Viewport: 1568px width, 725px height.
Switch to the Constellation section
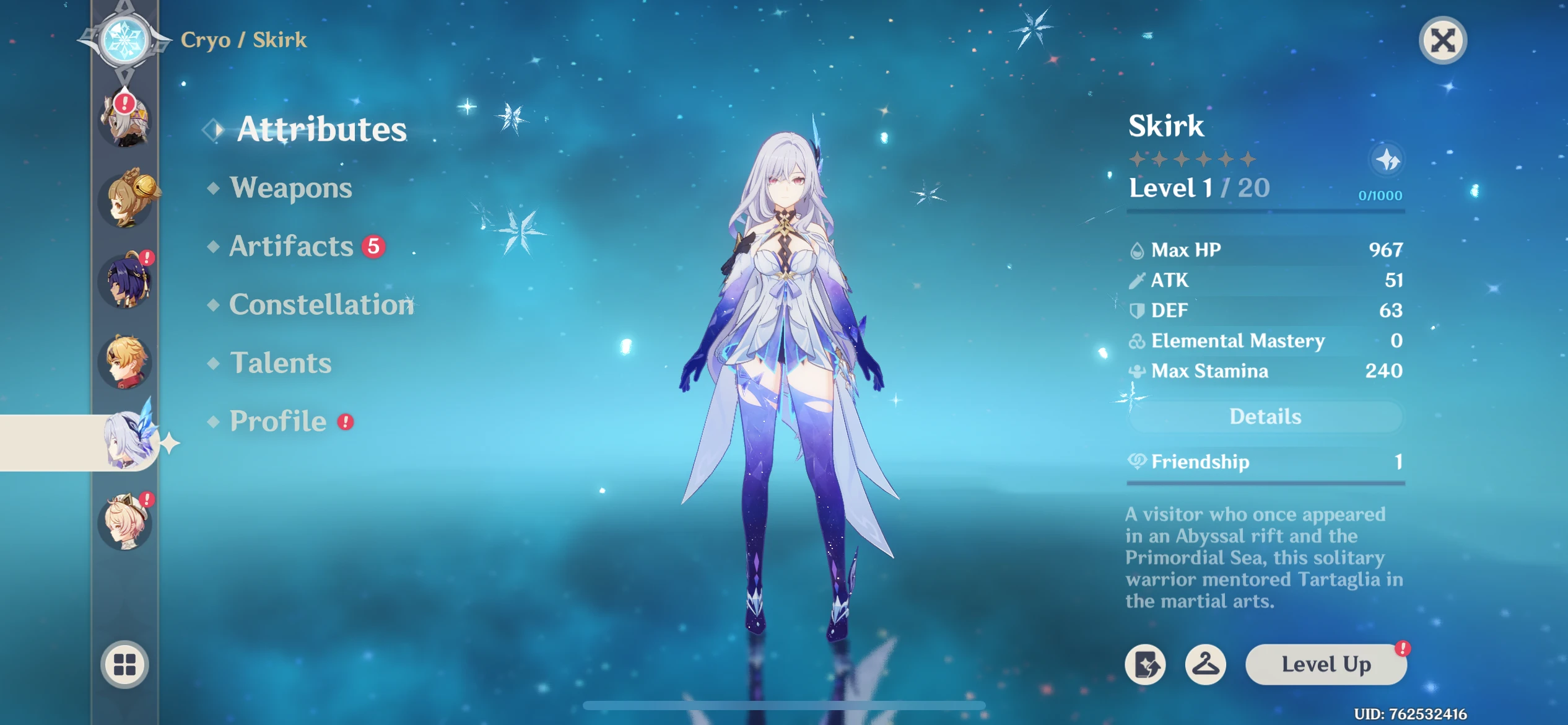[322, 305]
